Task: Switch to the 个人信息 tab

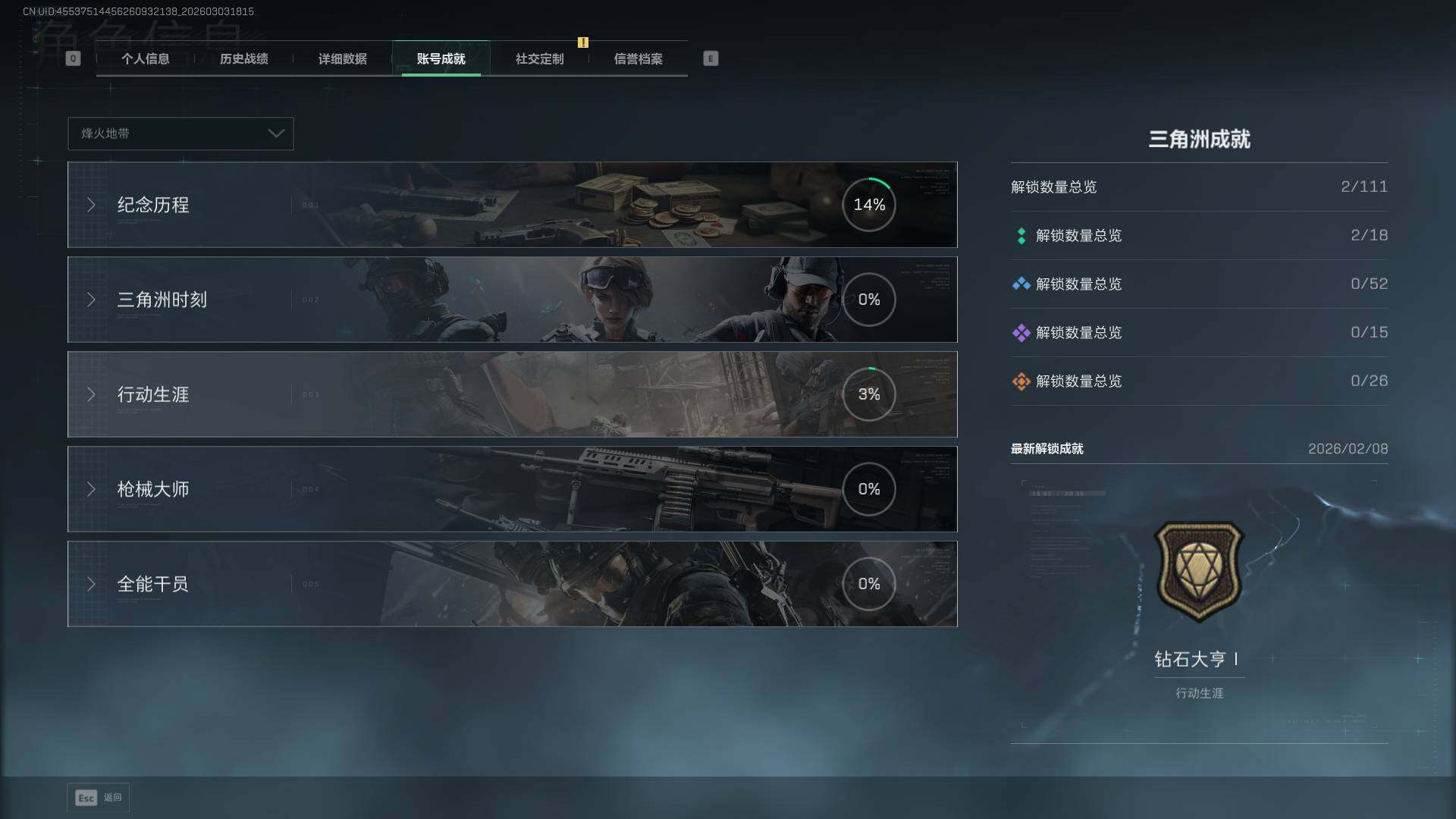Action: point(145,59)
